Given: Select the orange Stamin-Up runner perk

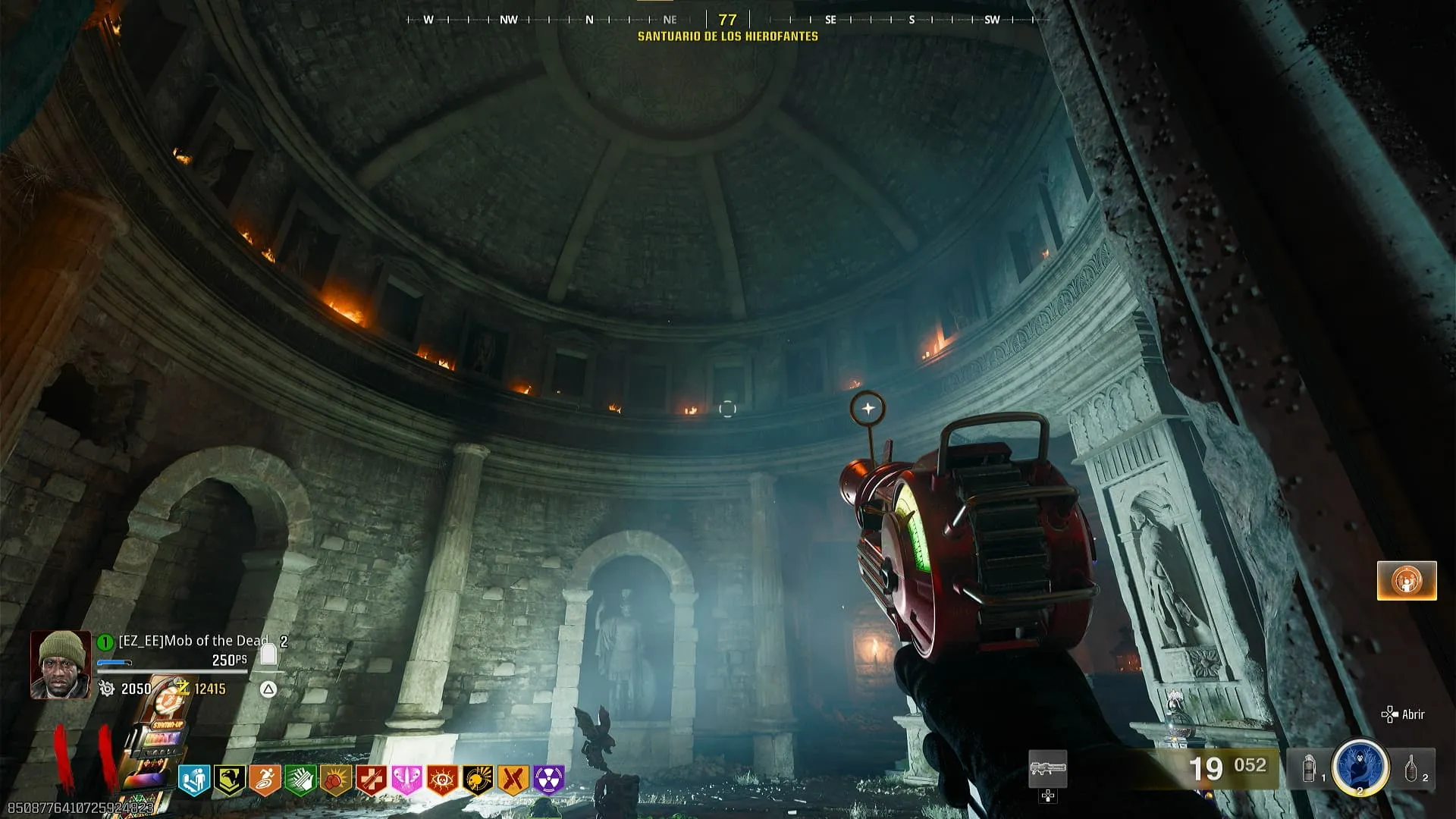Looking at the screenshot, I should 265,780.
